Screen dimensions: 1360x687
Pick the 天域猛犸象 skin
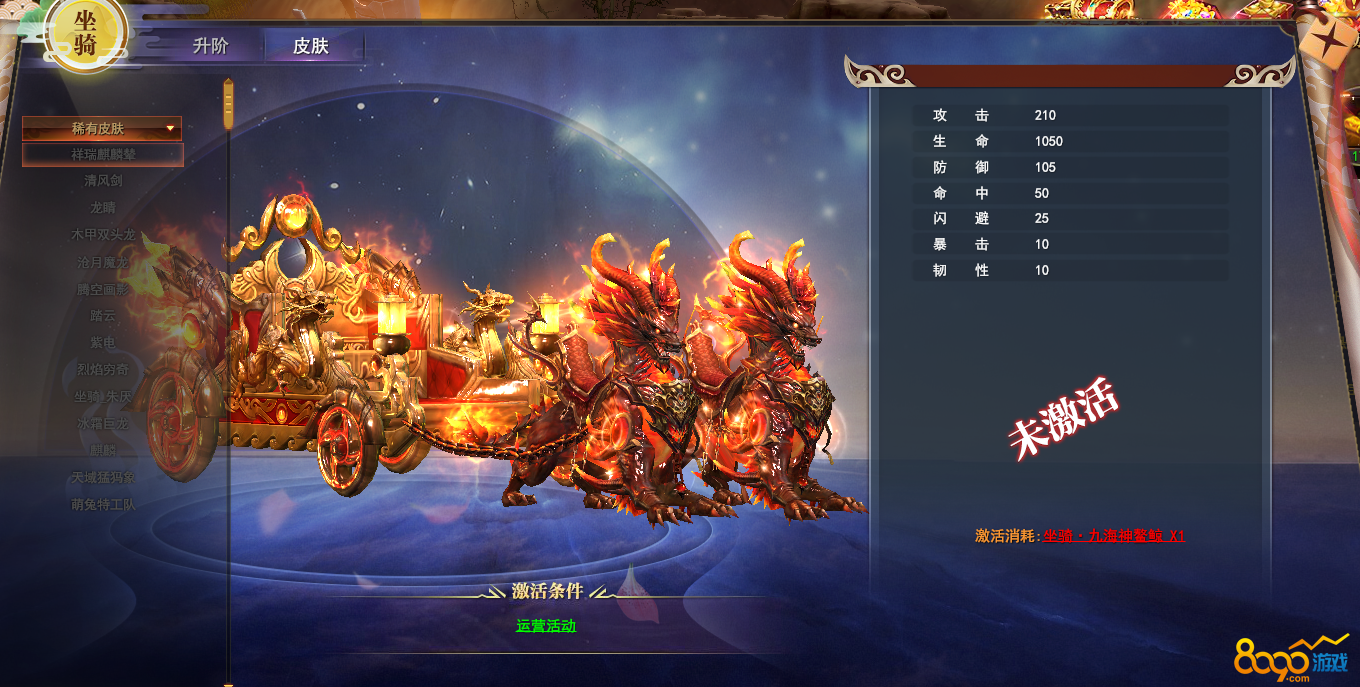(103, 478)
